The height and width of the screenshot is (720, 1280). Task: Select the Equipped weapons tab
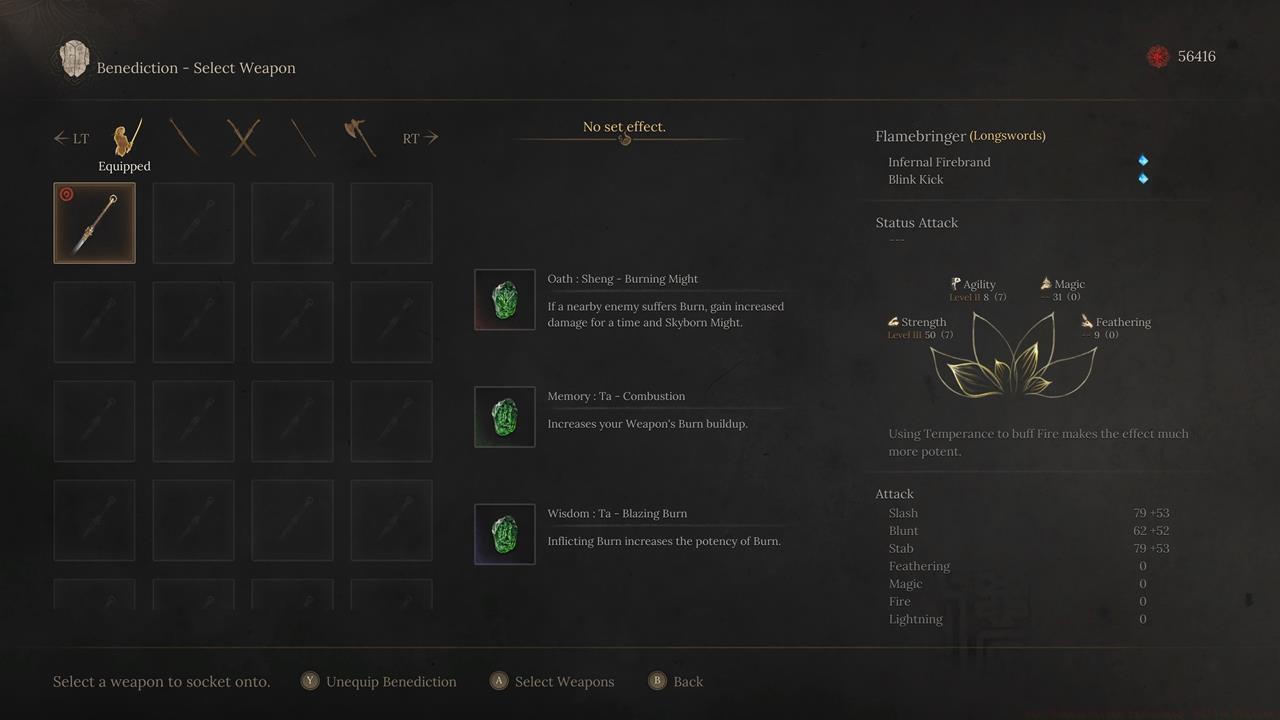125,139
